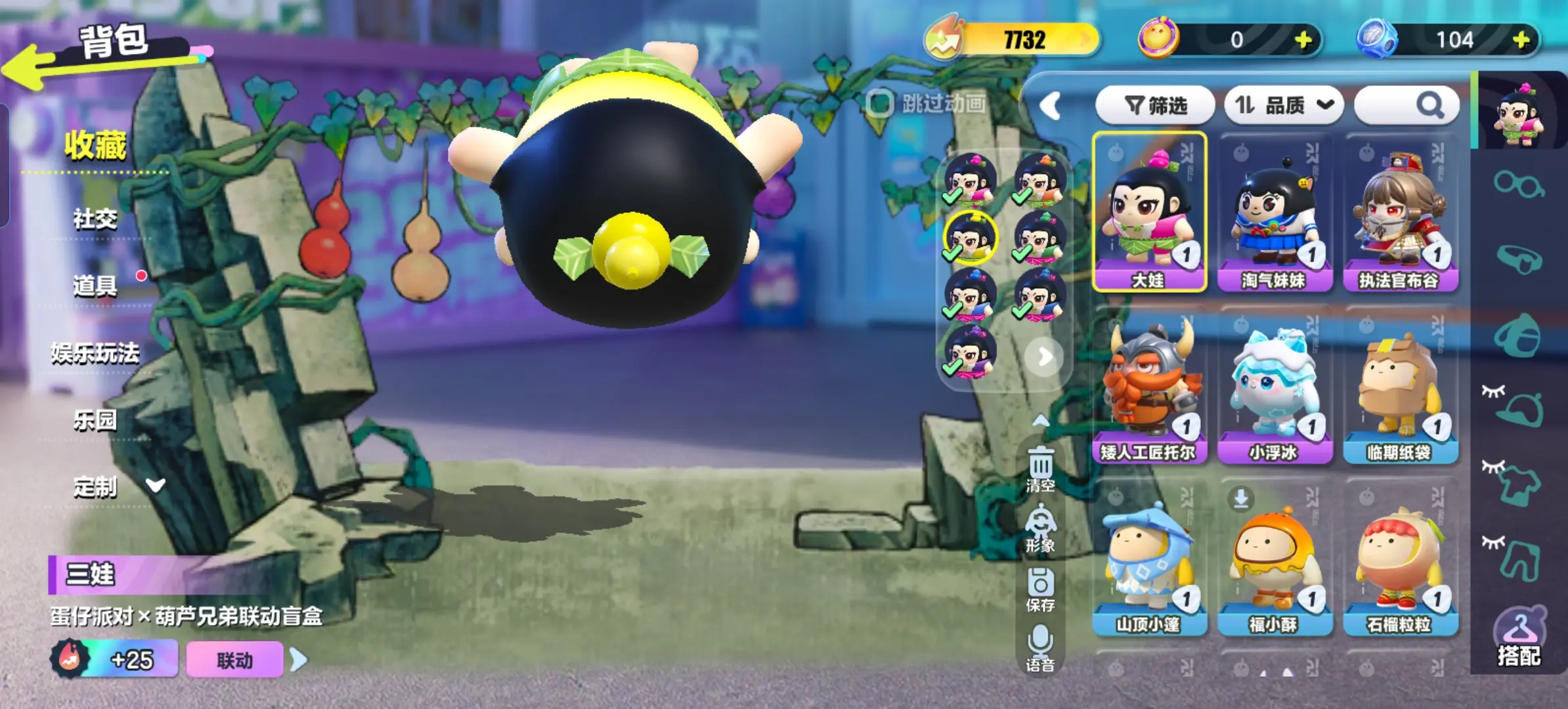Click the pink 联动 button

[x=234, y=660]
